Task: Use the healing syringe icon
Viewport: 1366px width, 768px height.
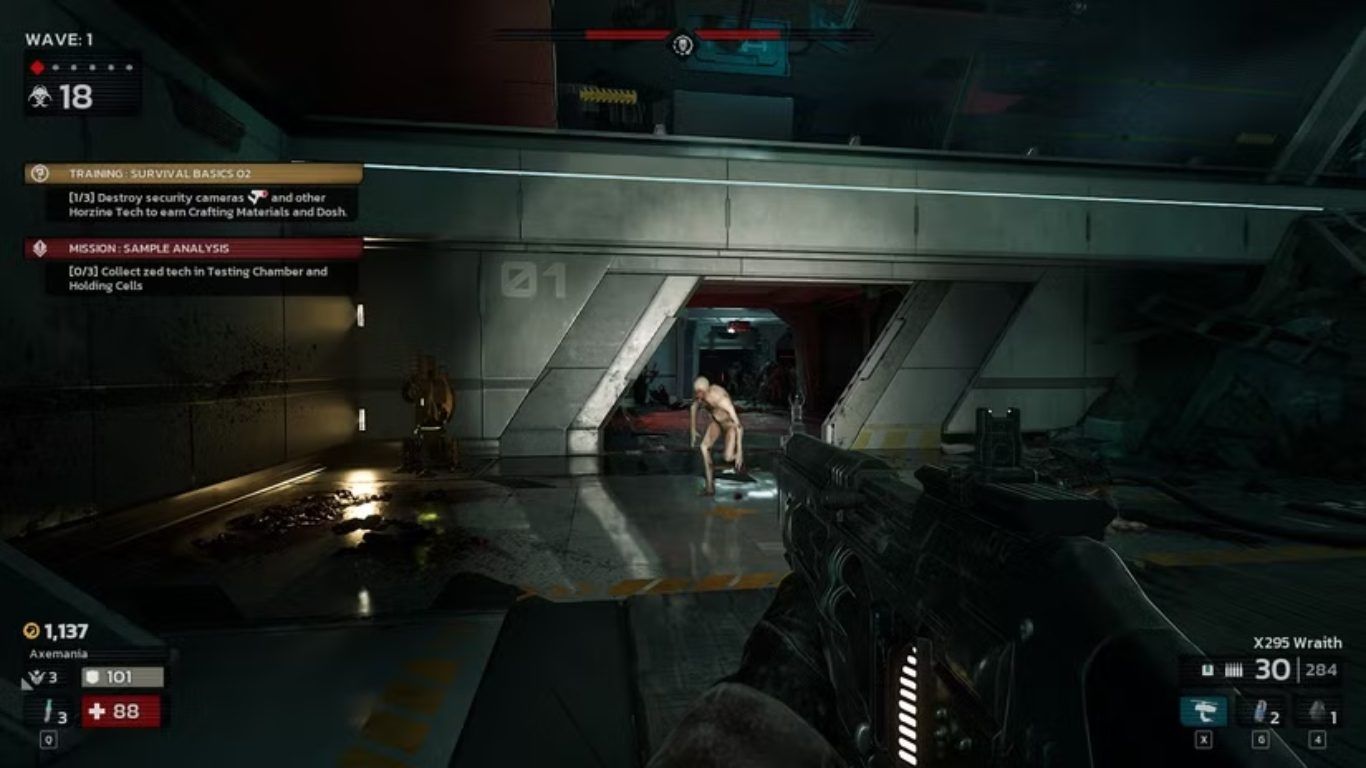Action: point(46,712)
